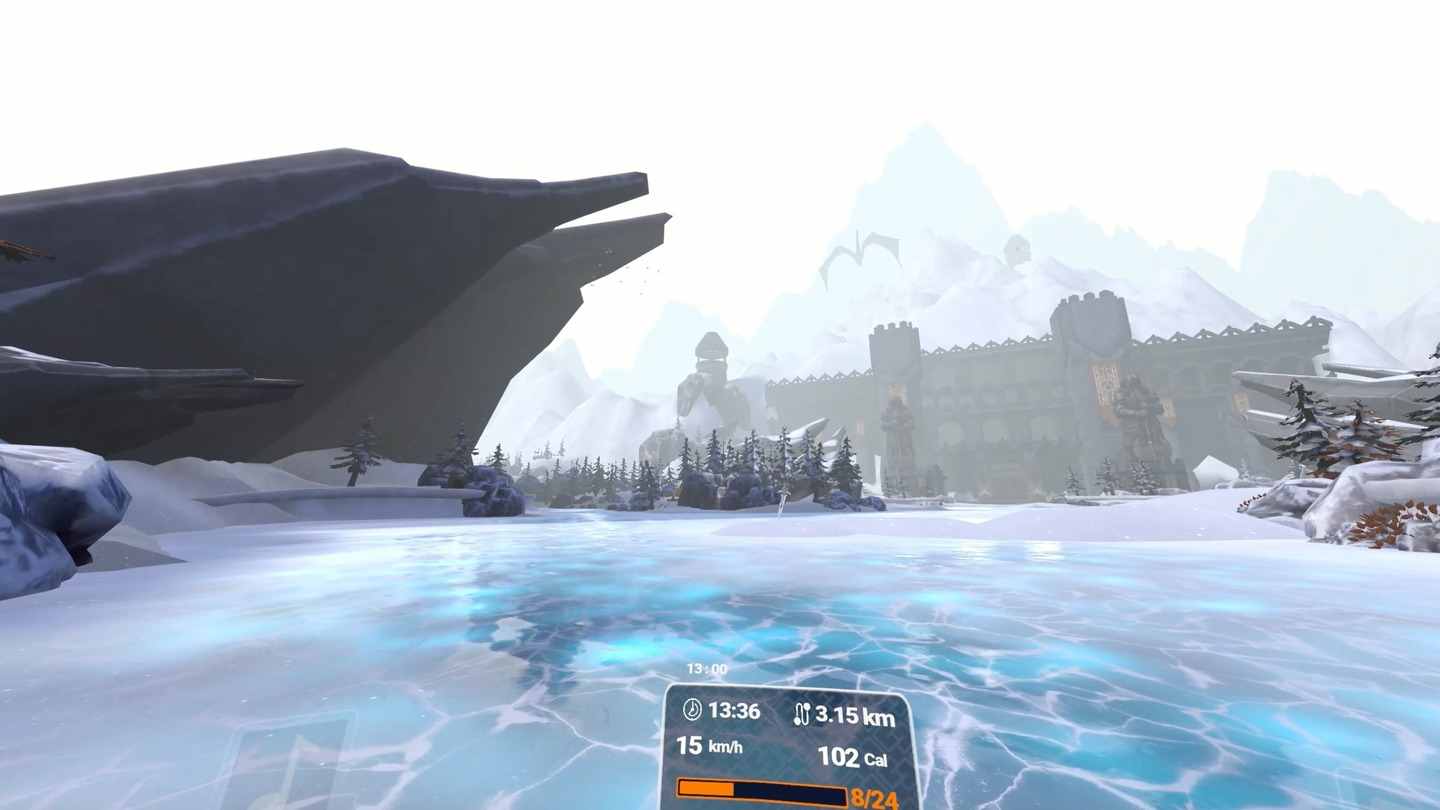Click the distance tracker icon beside 3.15 km

[x=805, y=712]
